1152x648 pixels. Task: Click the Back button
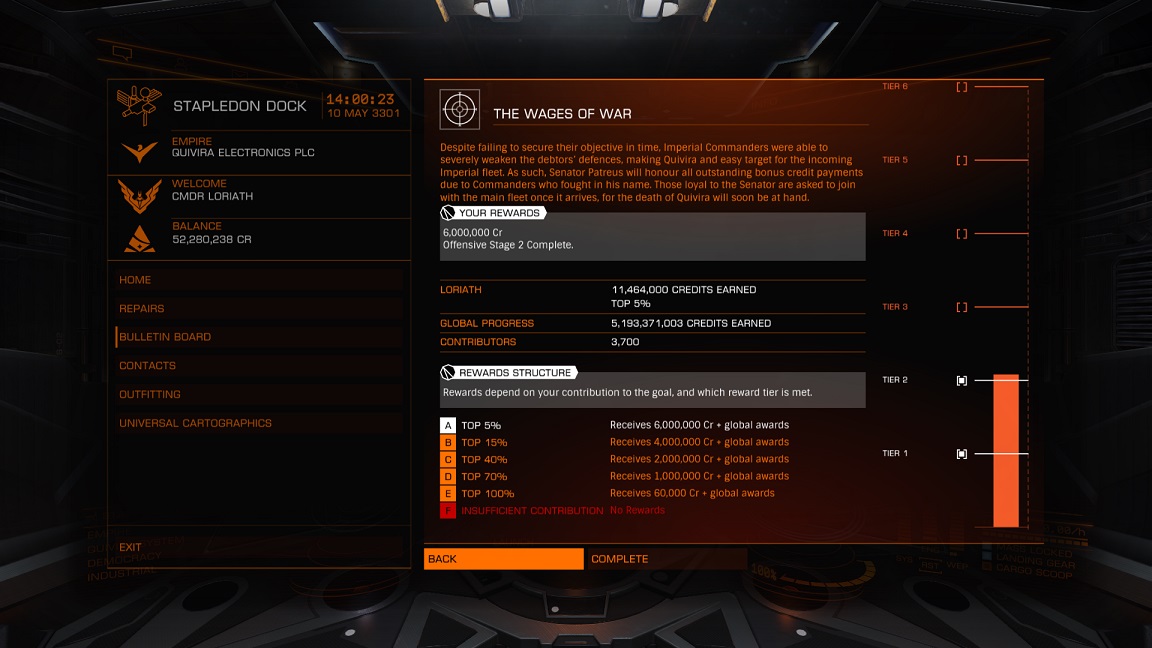click(x=503, y=559)
